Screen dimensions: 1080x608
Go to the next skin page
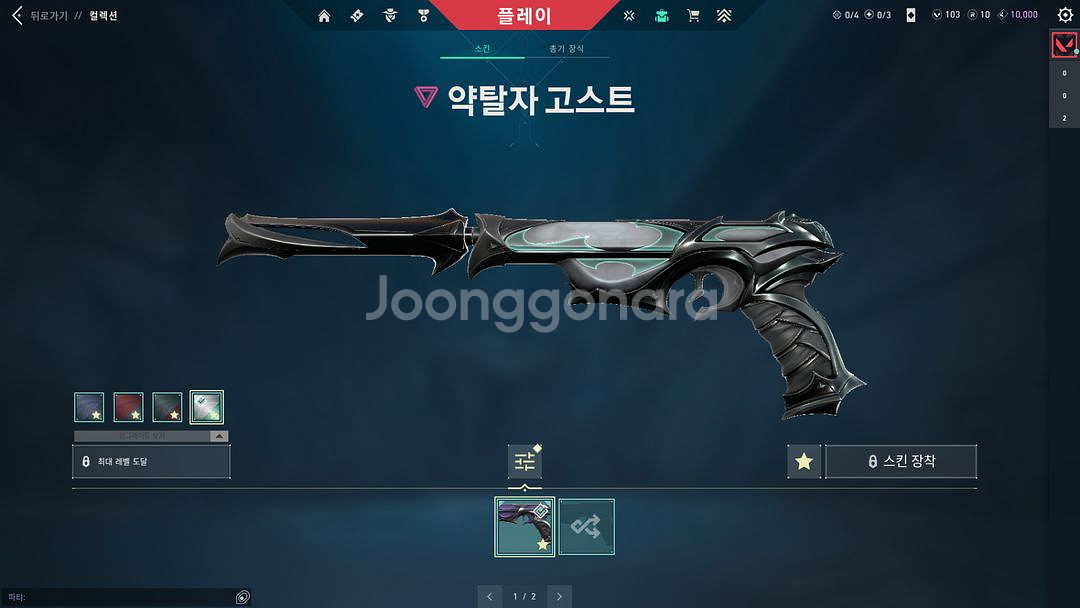coord(560,596)
